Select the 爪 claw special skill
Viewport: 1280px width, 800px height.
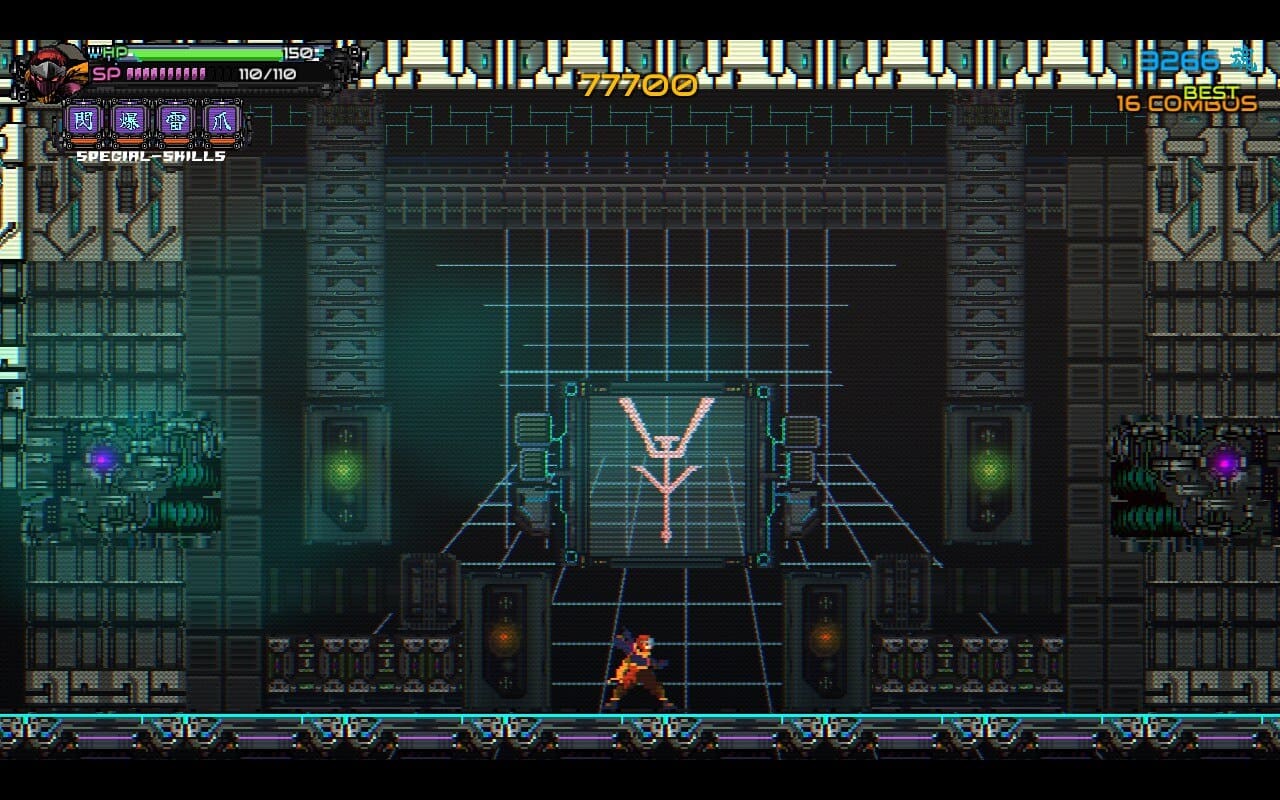coord(220,121)
